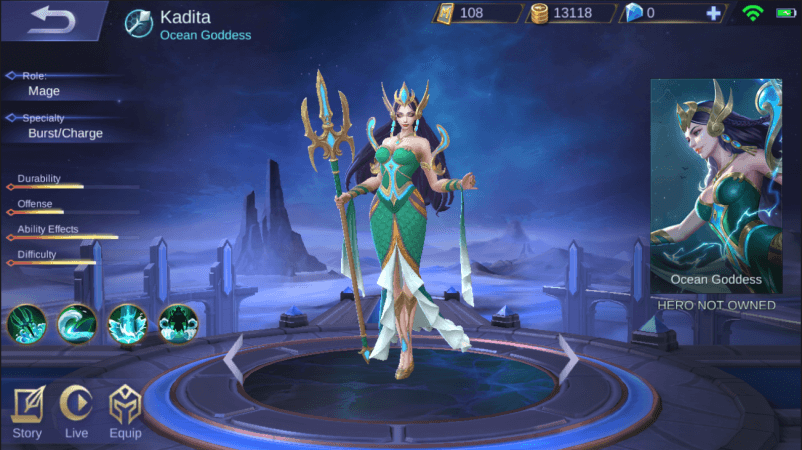Add diamonds with the plus button
This screenshot has height=450, width=802.
tap(712, 14)
